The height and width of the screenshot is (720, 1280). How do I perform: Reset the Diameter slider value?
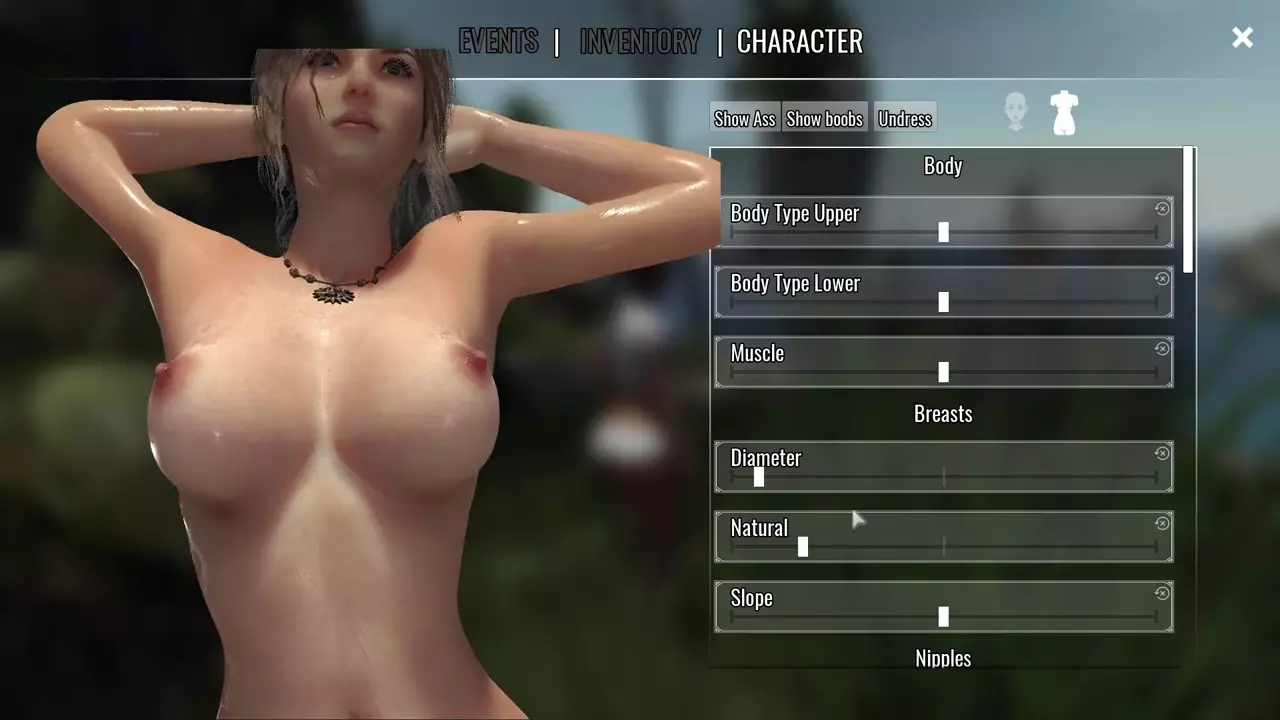pos(1162,454)
